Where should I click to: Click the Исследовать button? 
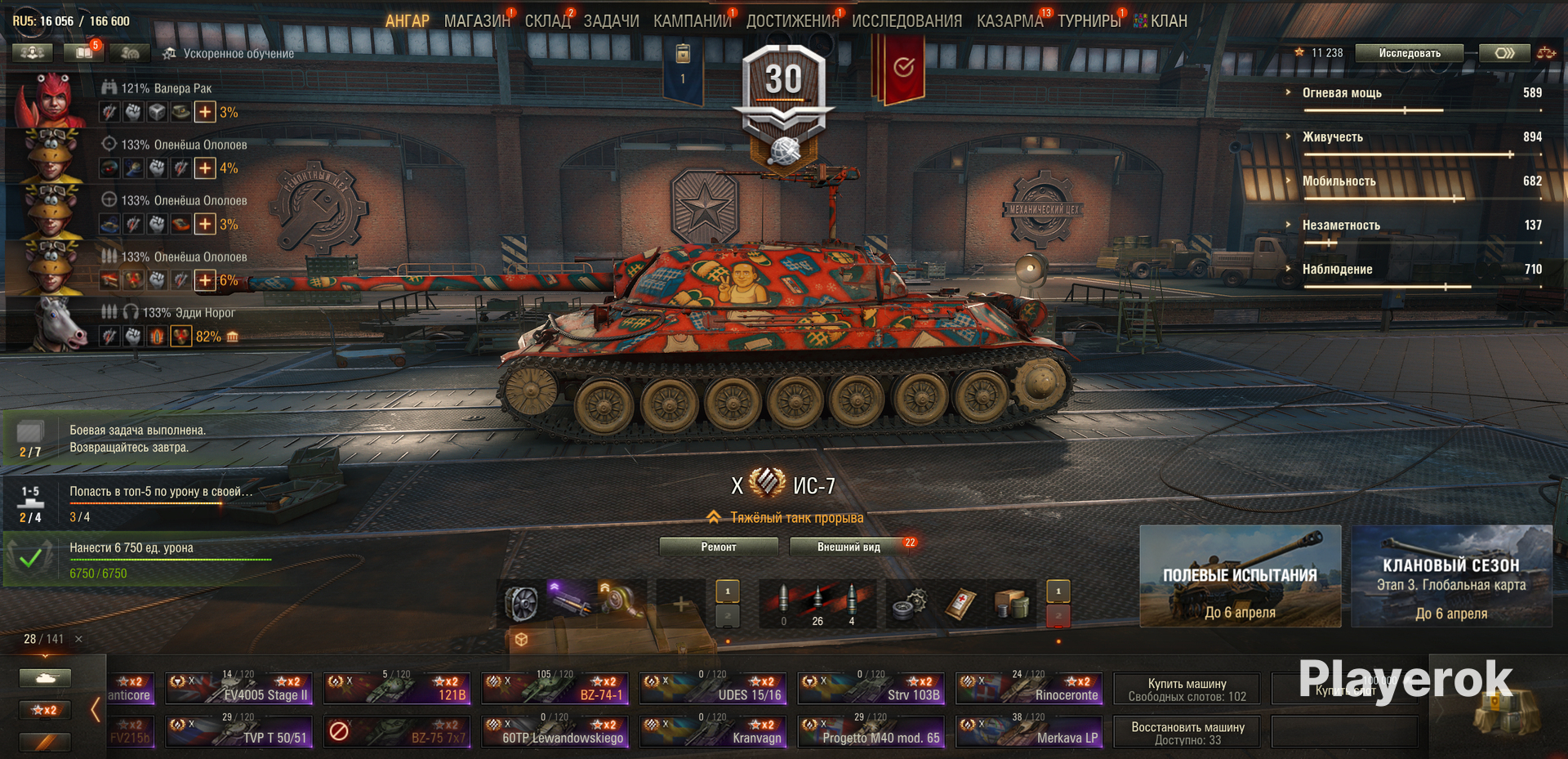coord(1410,53)
